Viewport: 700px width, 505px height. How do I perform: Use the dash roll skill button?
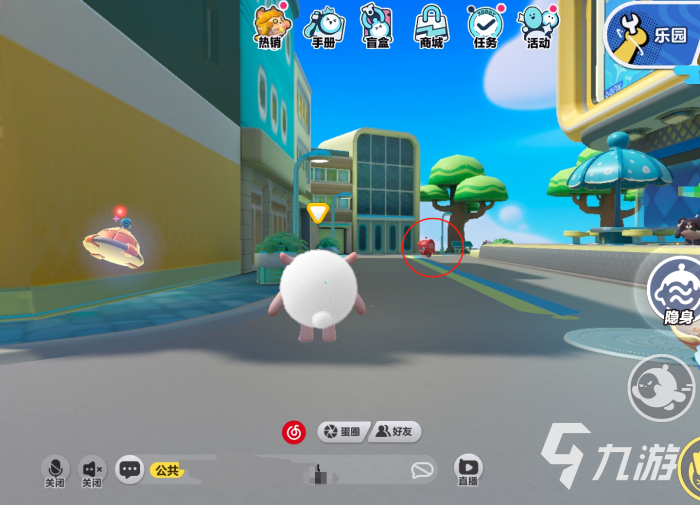(x=659, y=386)
